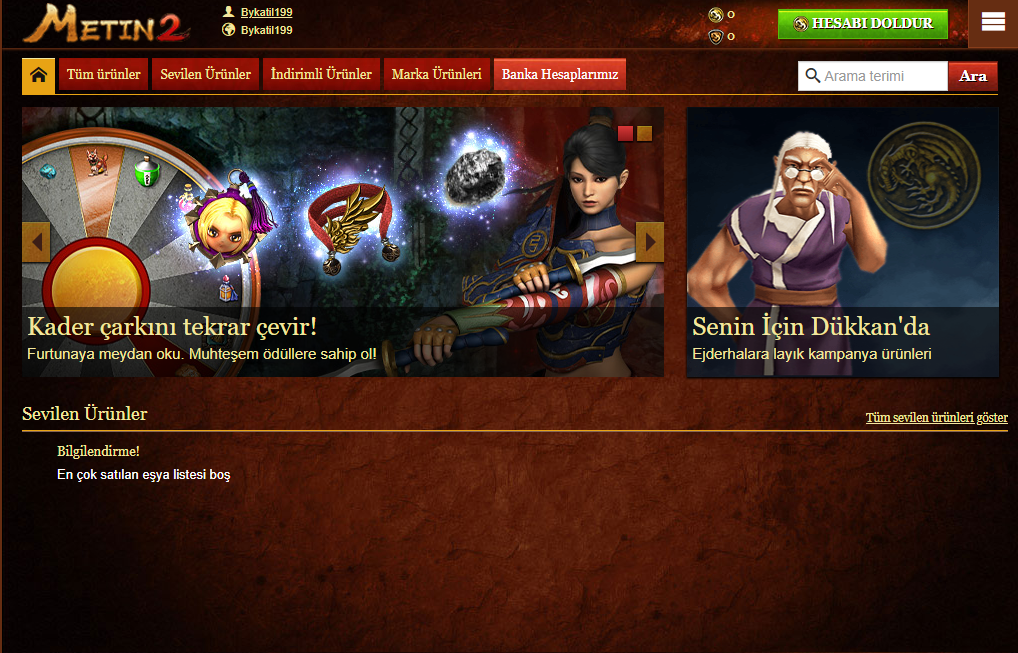Viewport: 1018px width, 653px height.
Task: Click the green HESABI DOLDUR button
Action: tap(862, 24)
